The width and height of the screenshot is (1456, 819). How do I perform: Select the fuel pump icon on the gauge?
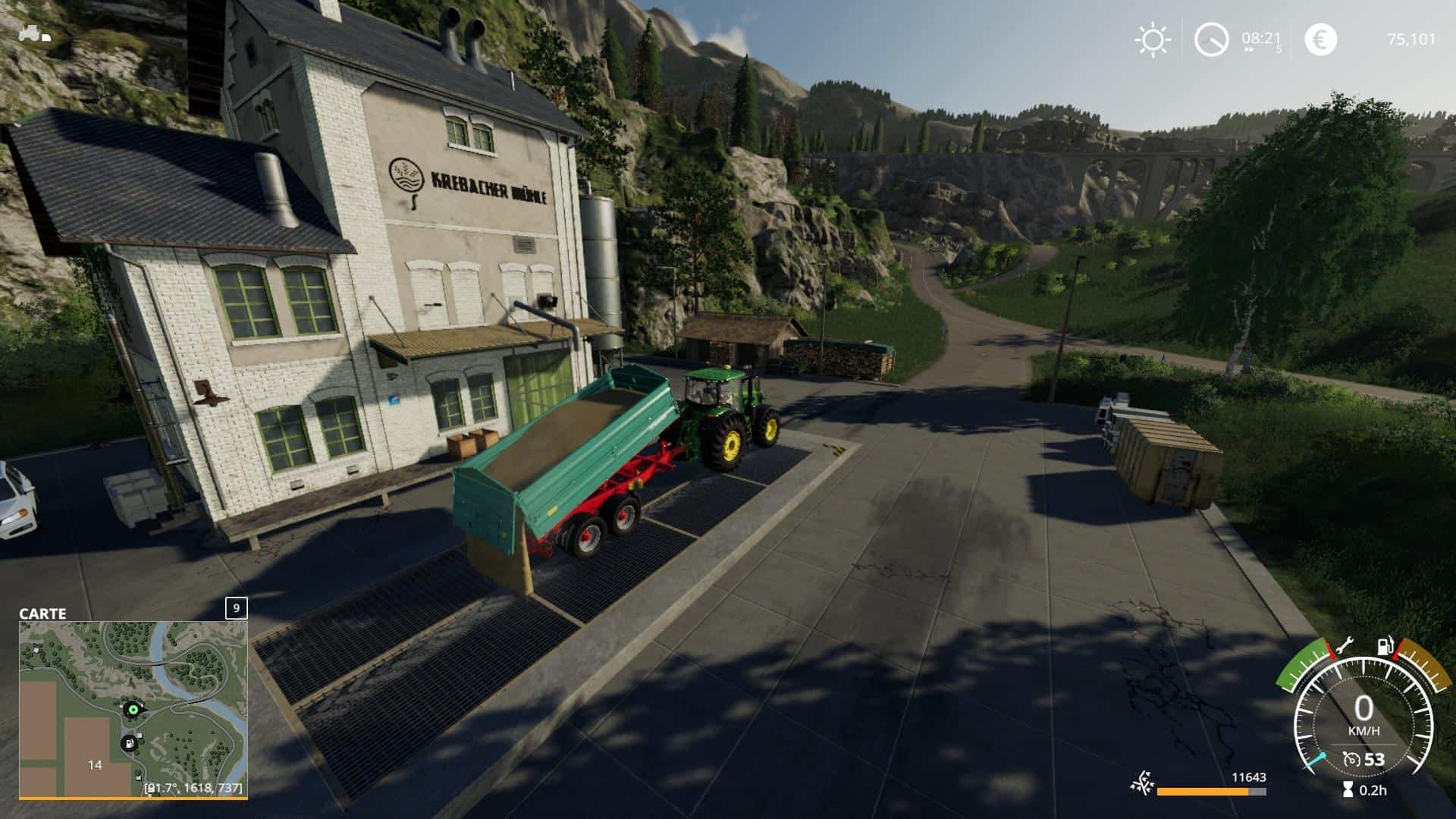[1385, 647]
